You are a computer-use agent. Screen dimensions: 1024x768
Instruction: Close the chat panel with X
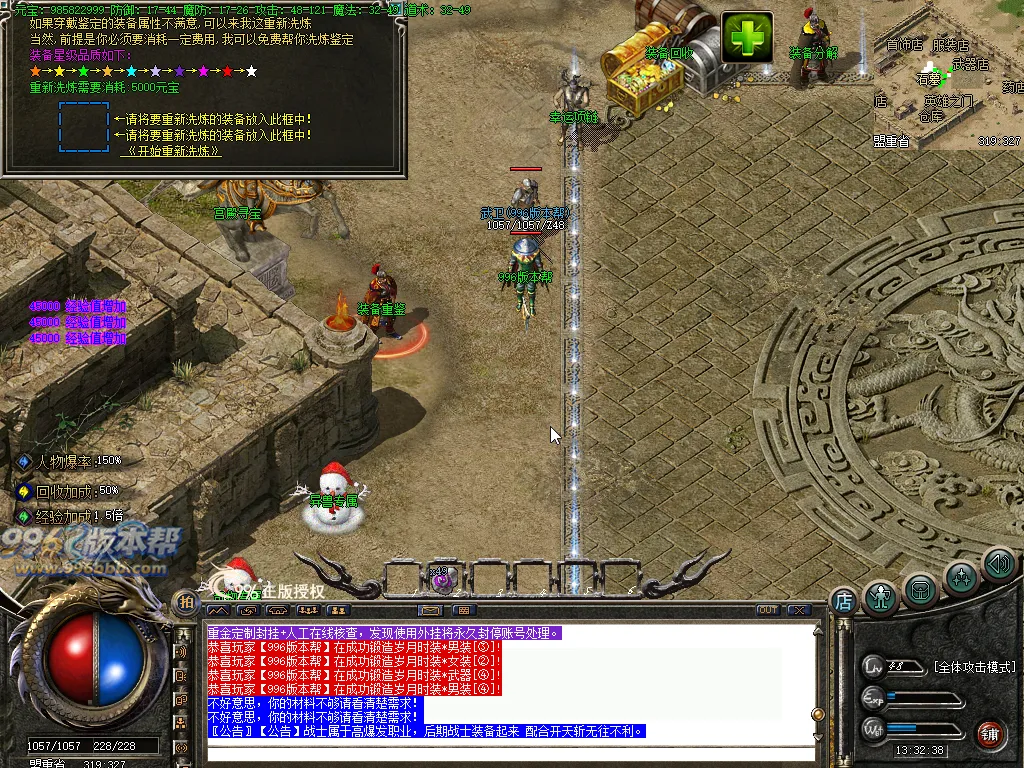(x=798, y=610)
